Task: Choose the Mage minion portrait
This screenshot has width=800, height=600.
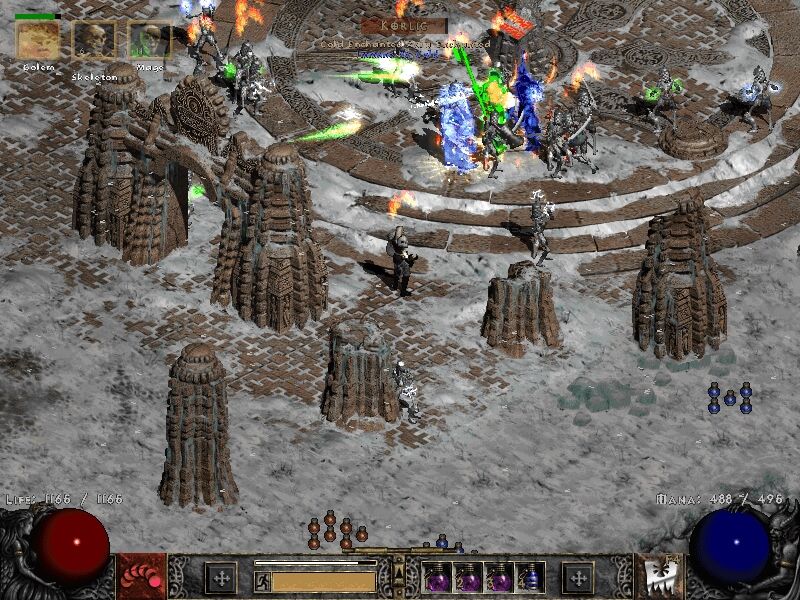Action: click(149, 41)
